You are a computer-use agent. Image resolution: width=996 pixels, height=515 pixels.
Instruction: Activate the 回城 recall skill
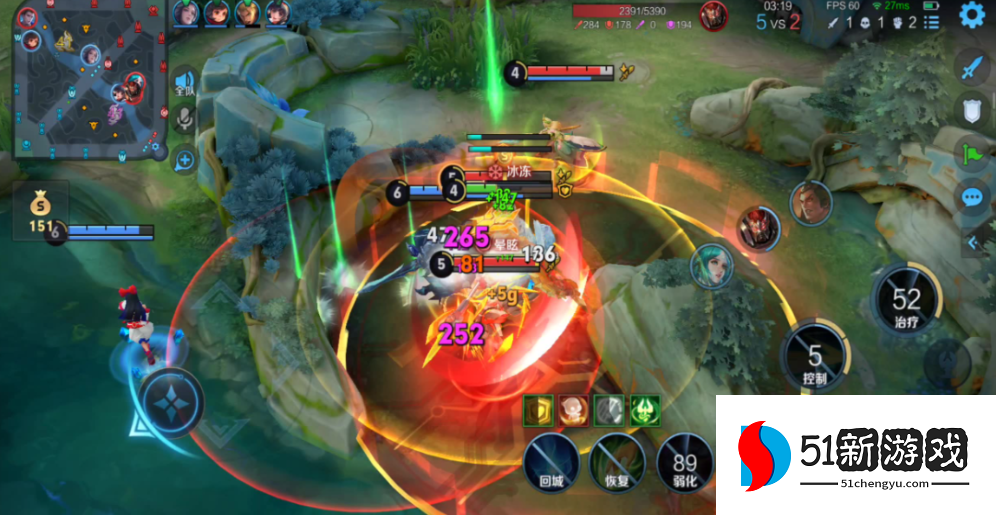coord(552,462)
